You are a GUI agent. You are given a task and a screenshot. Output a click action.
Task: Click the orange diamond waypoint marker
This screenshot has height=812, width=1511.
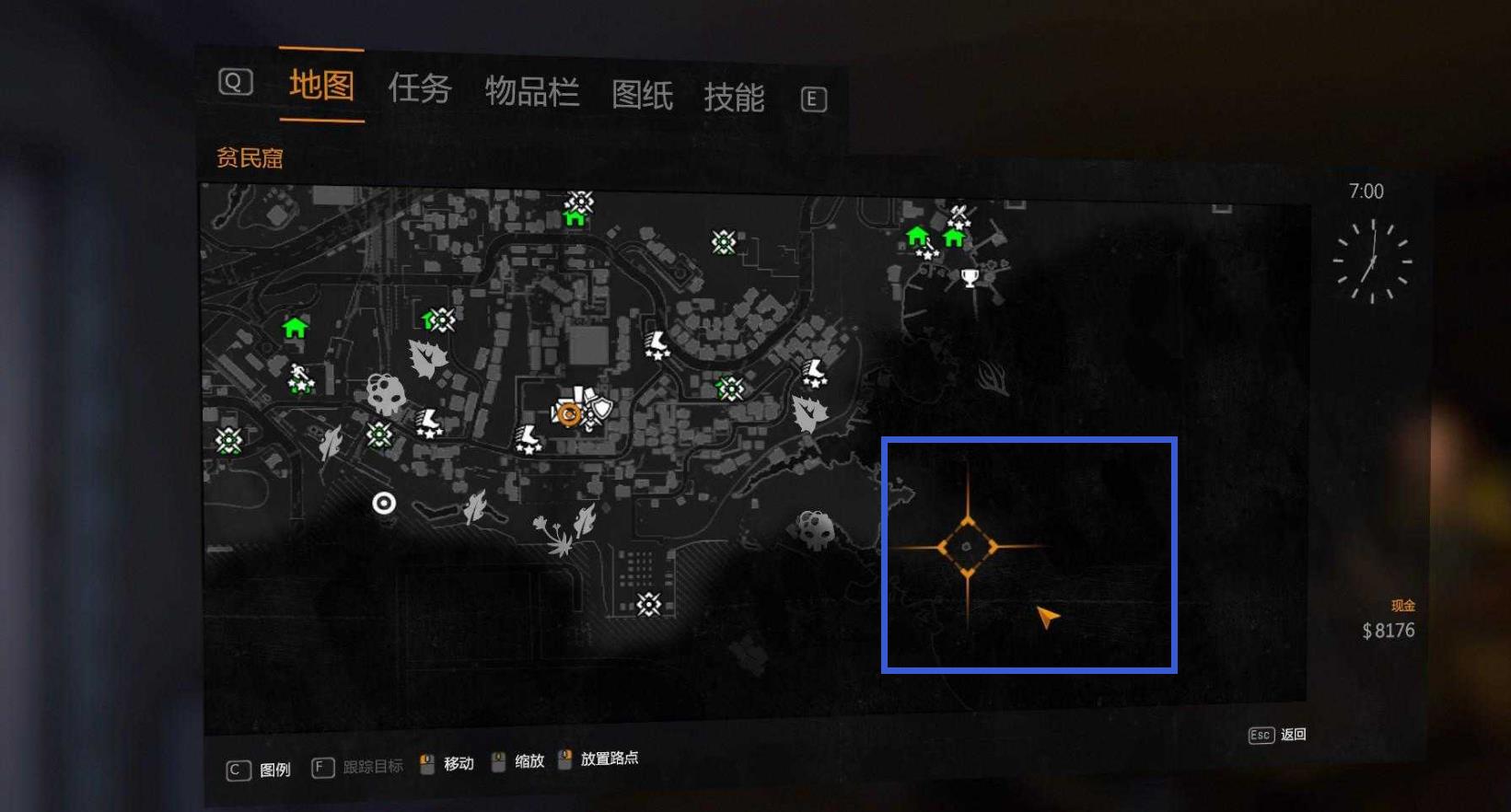[967, 545]
